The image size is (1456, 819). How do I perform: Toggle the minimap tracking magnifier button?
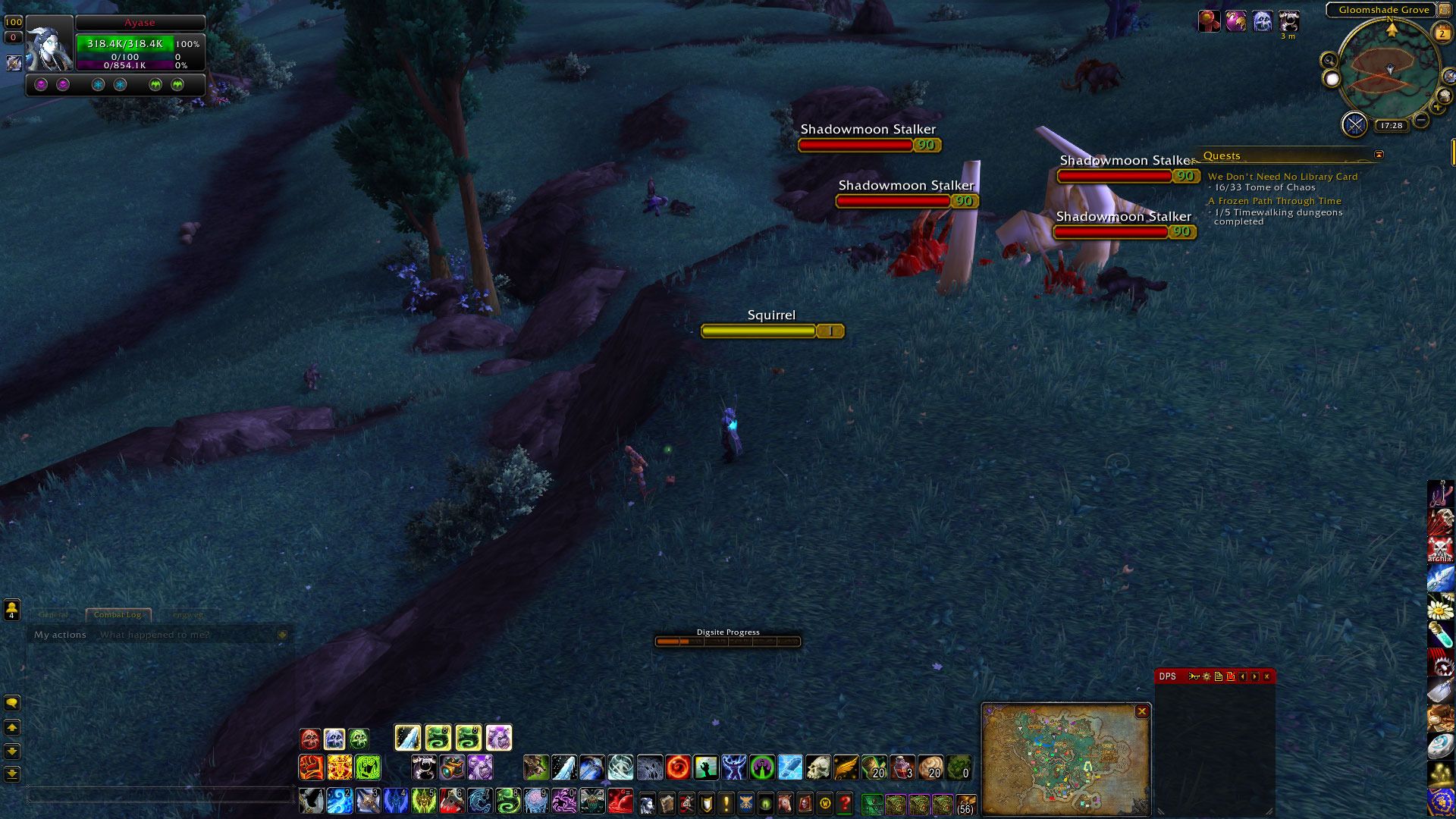point(1329,60)
